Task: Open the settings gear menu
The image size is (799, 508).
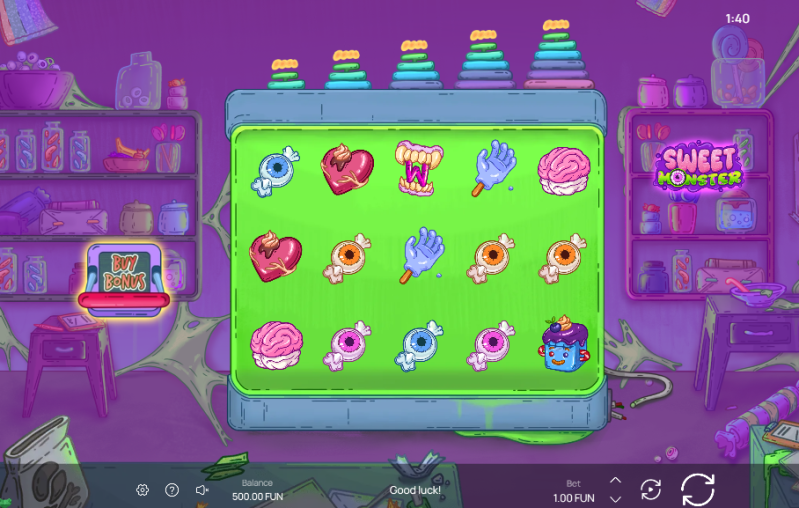Action: 142,490
